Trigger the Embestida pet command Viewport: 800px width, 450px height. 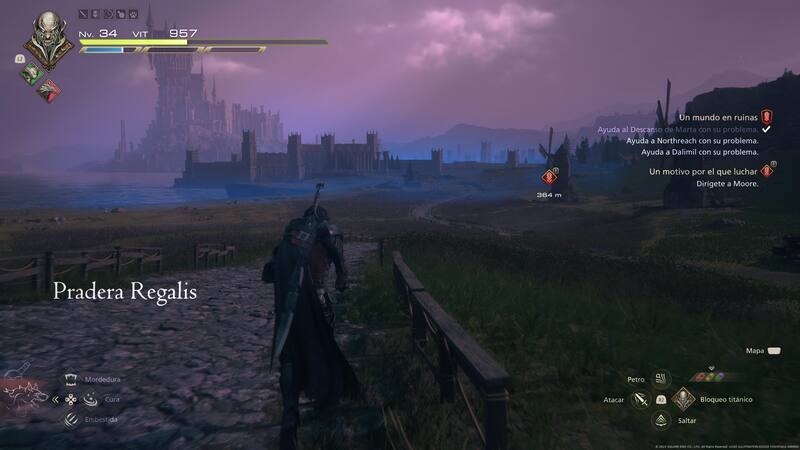point(71,419)
